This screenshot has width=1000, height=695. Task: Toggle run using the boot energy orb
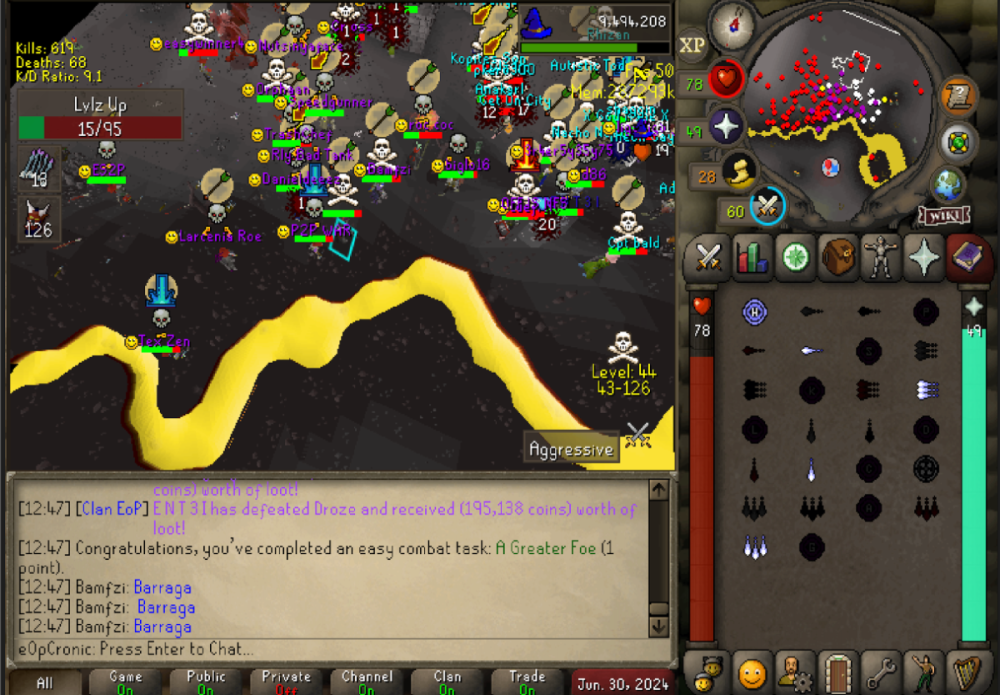(741, 173)
